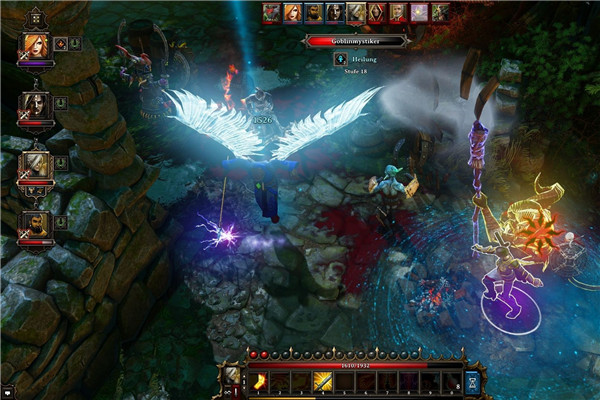
Task: Select the white-haired party member portrait
Action: click(x=34, y=165)
